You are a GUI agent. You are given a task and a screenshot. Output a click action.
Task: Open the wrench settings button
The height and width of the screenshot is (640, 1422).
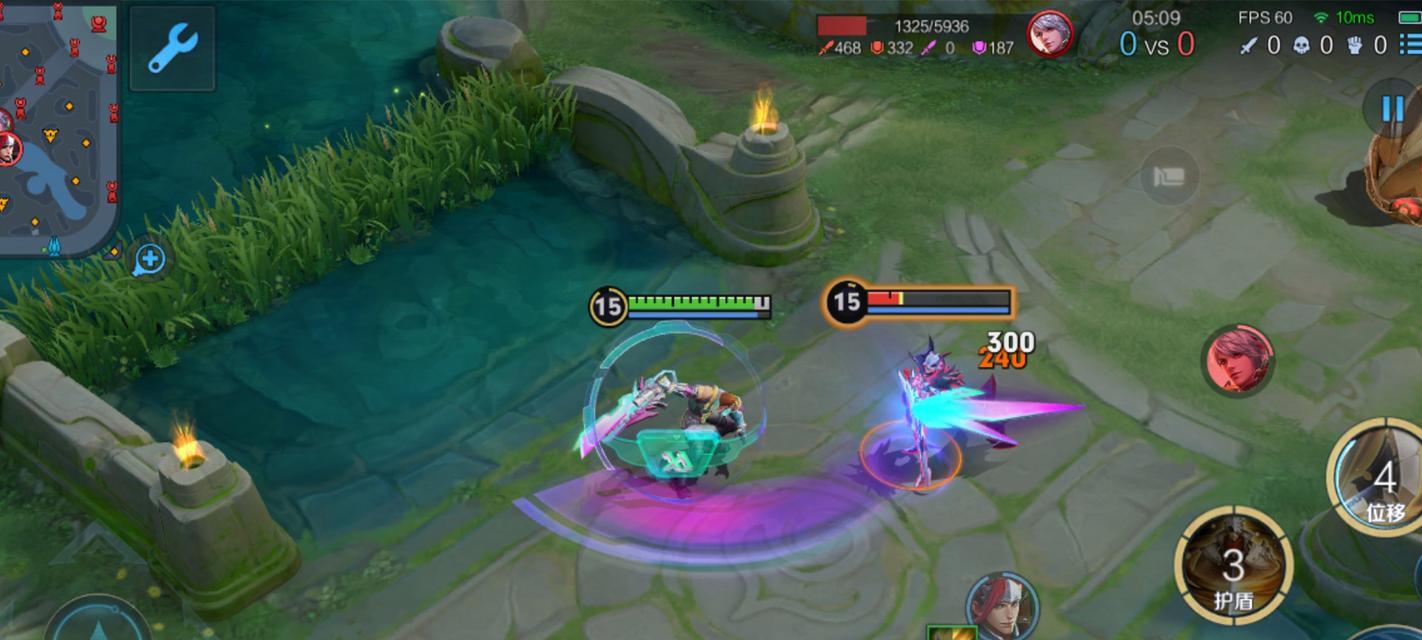coord(172,48)
